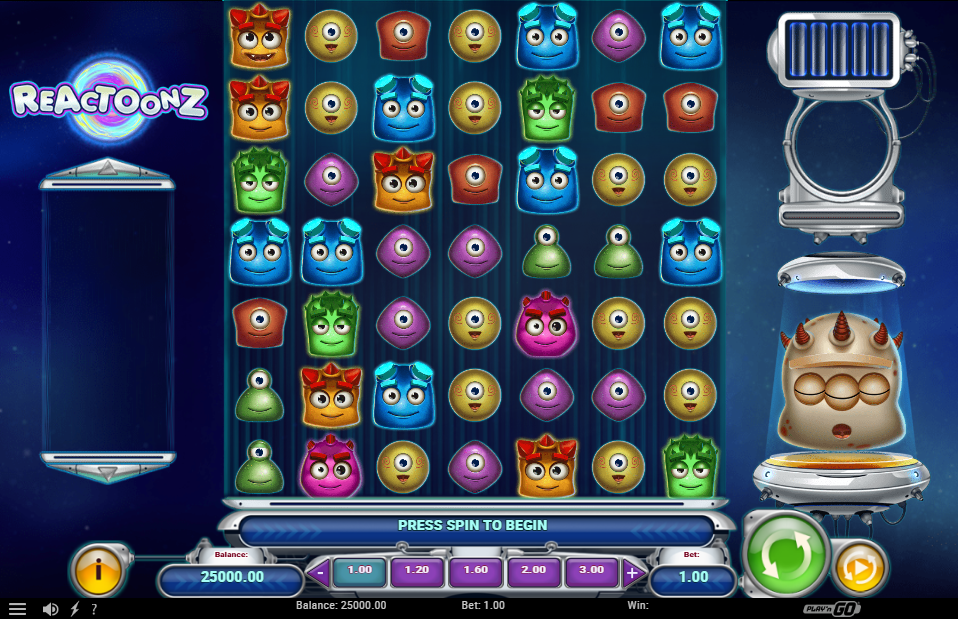Viewport: 958px width, 619px height.
Task: Pick the 2.00 bet option
Action: (x=533, y=571)
